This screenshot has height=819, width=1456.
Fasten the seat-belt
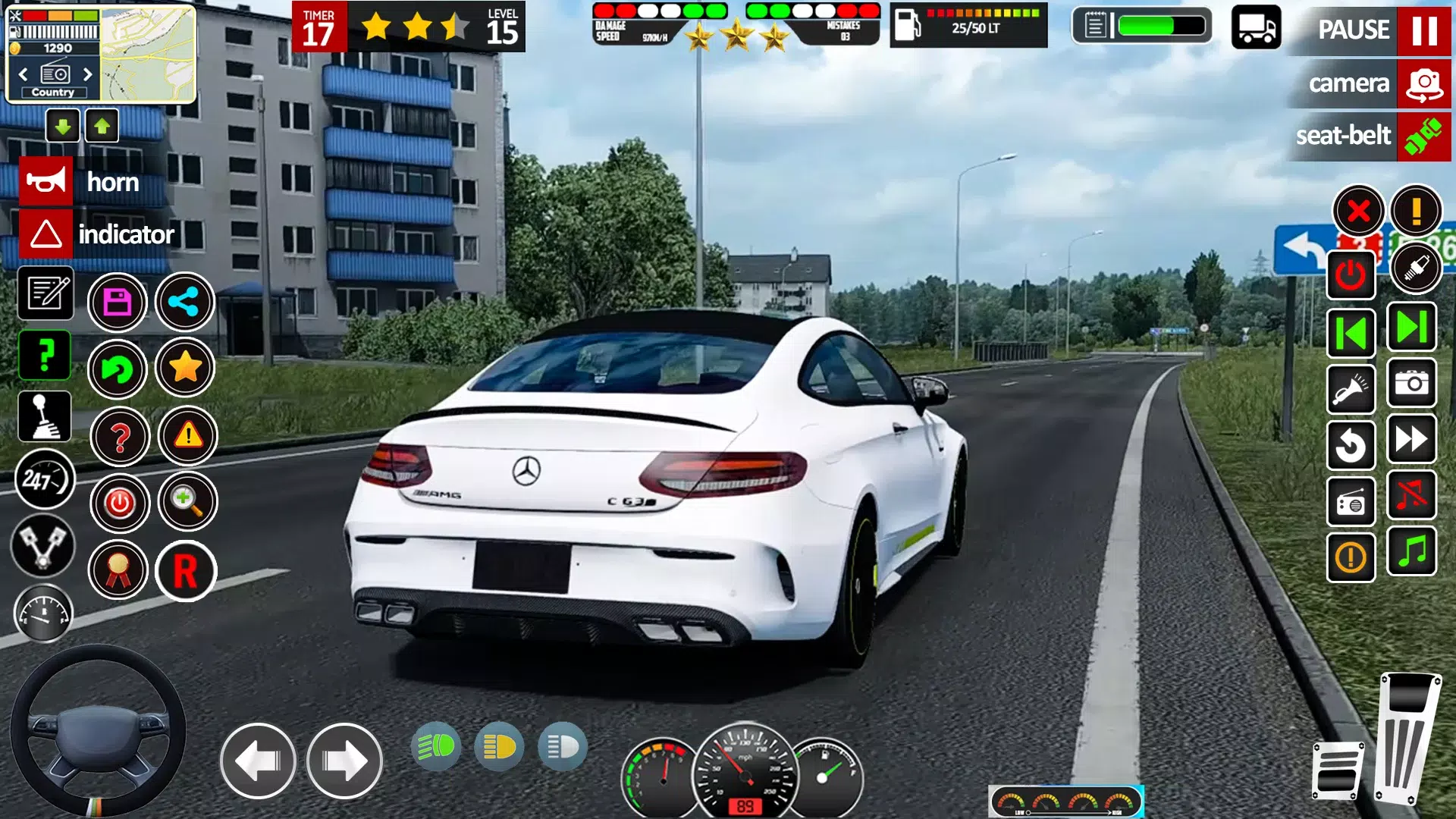click(1423, 136)
